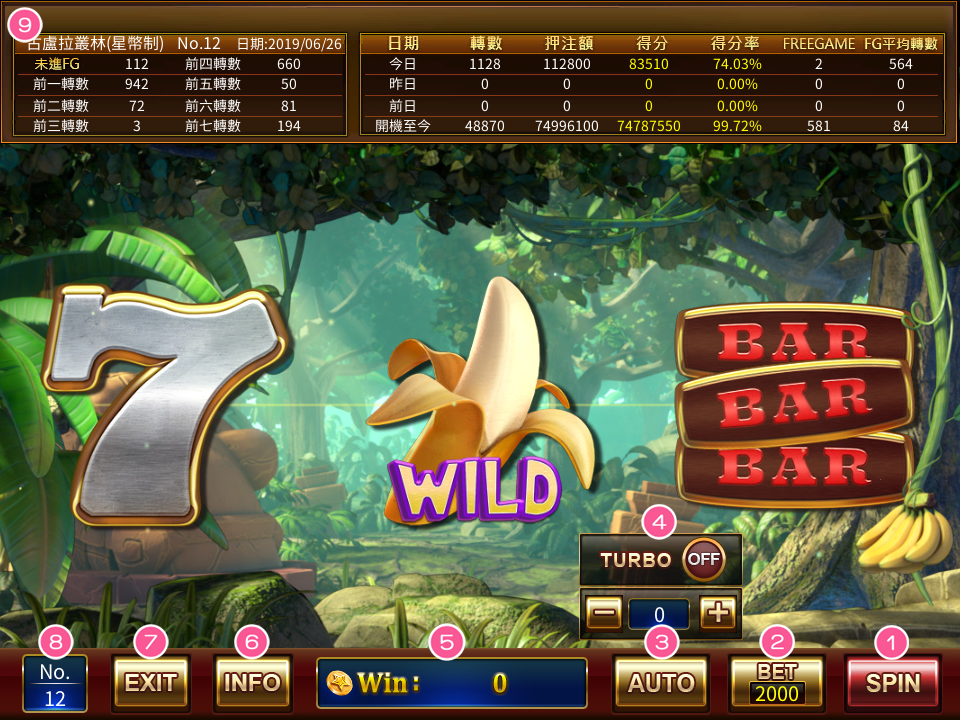
Task: Increase auto spin count with plus button
Action: point(717,613)
